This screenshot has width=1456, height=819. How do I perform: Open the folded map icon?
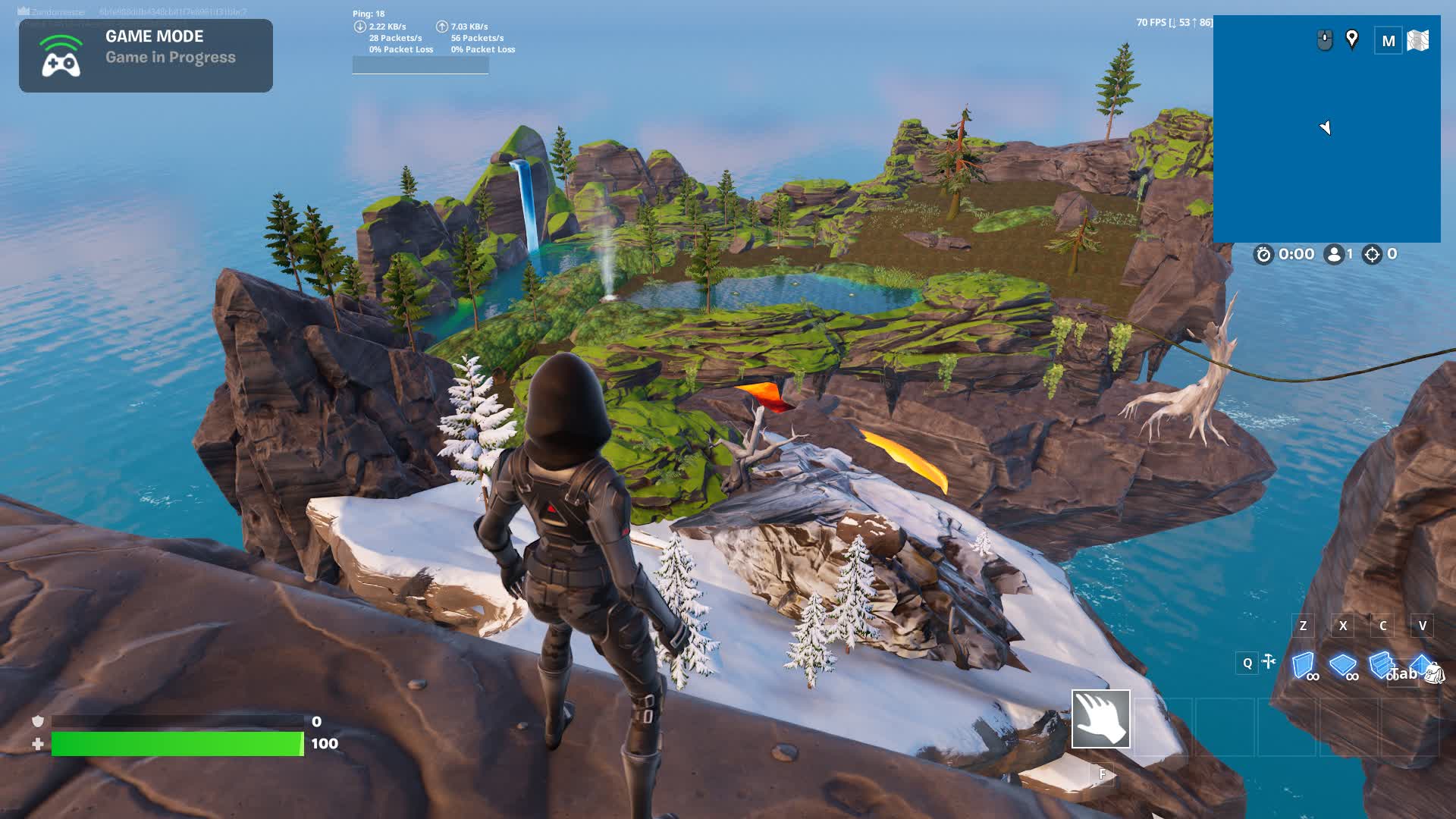click(x=1418, y=41)
